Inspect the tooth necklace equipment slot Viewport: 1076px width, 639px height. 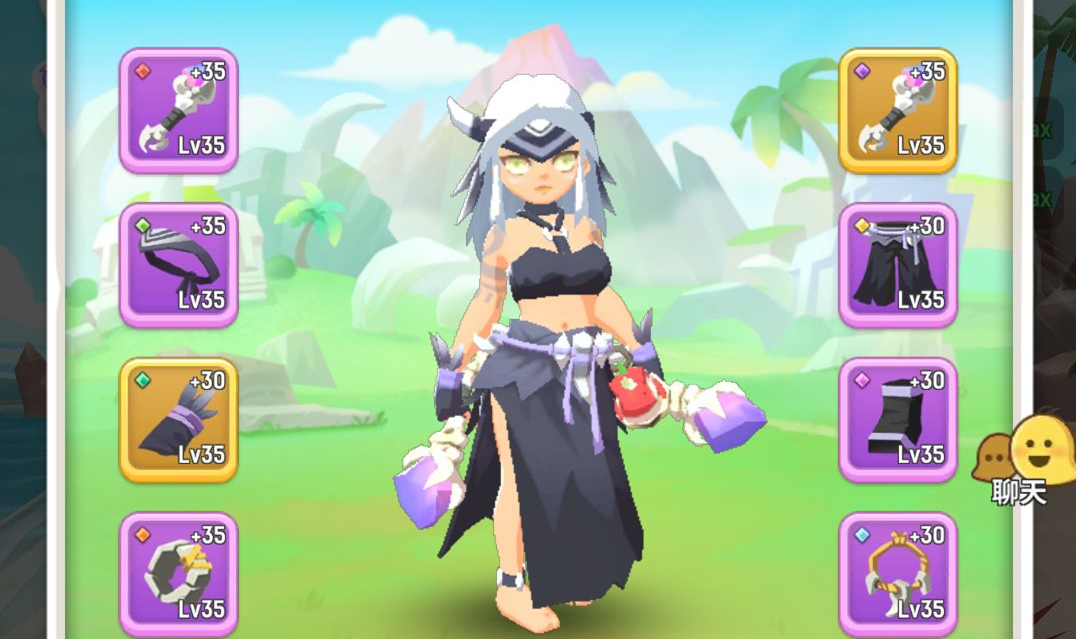click(x=897, y=574)
